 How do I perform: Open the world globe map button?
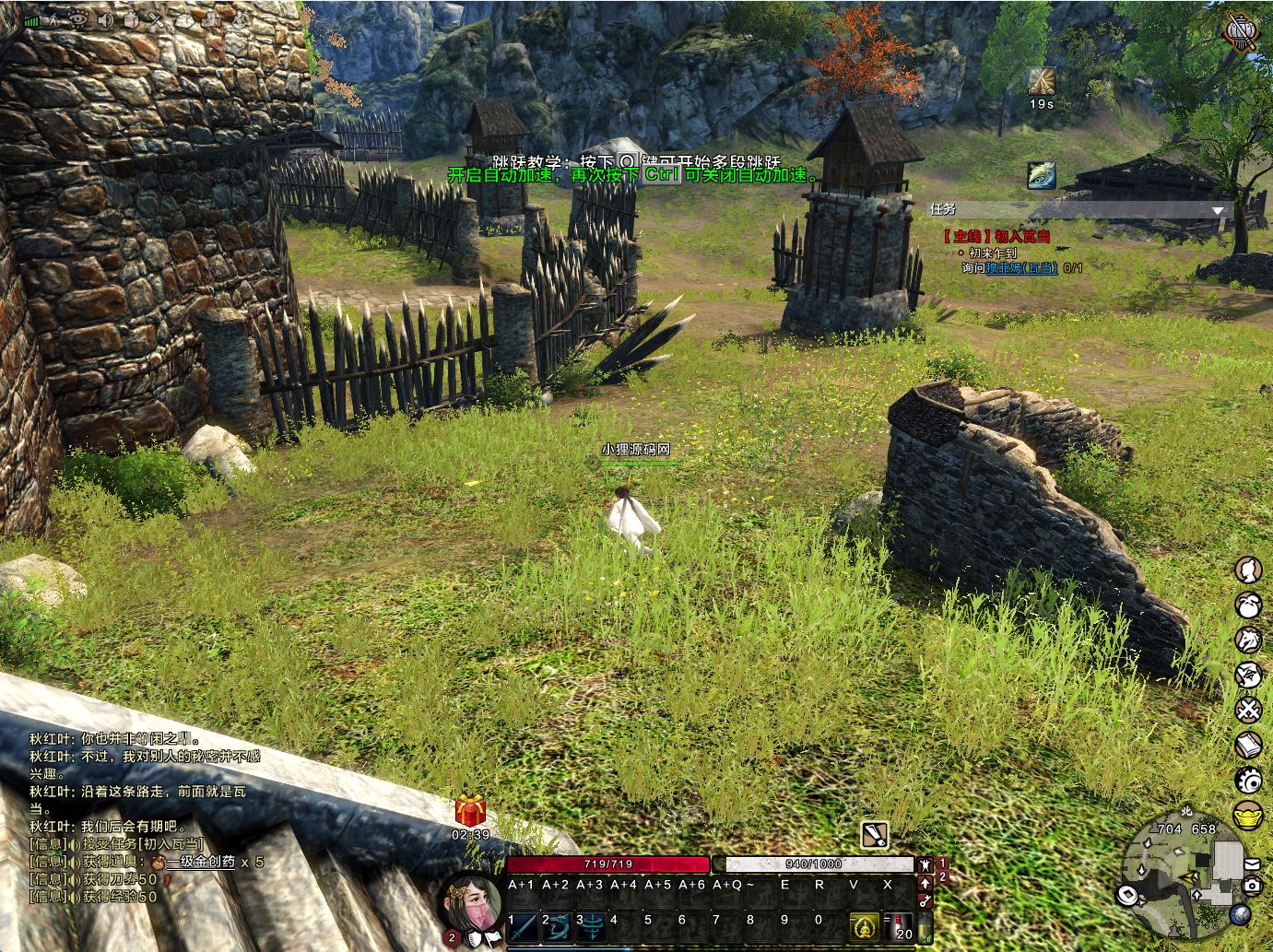[1240, 912]
